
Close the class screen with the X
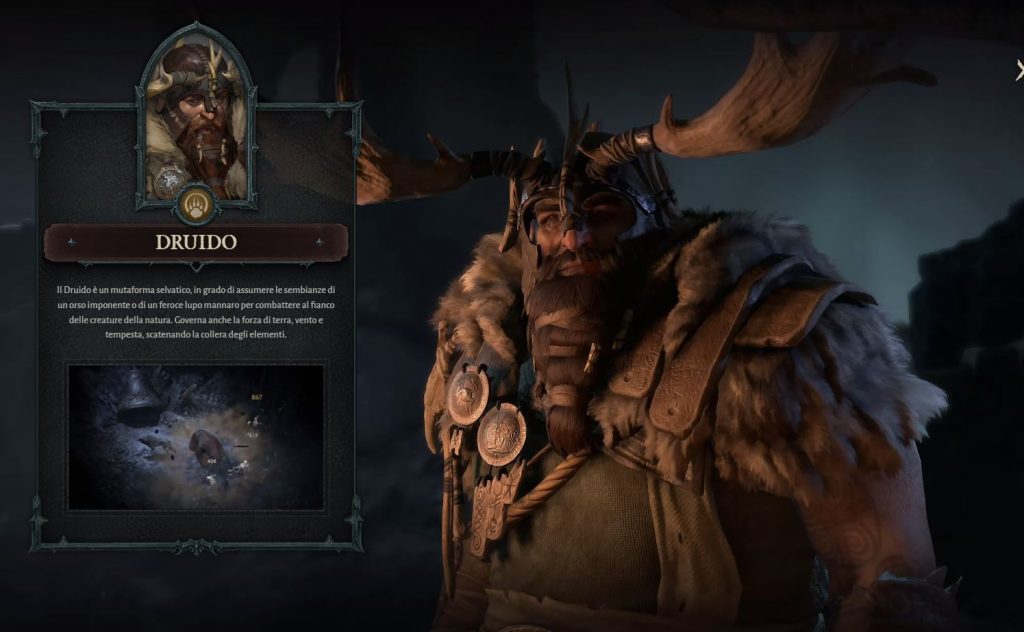coord(1019,70)
